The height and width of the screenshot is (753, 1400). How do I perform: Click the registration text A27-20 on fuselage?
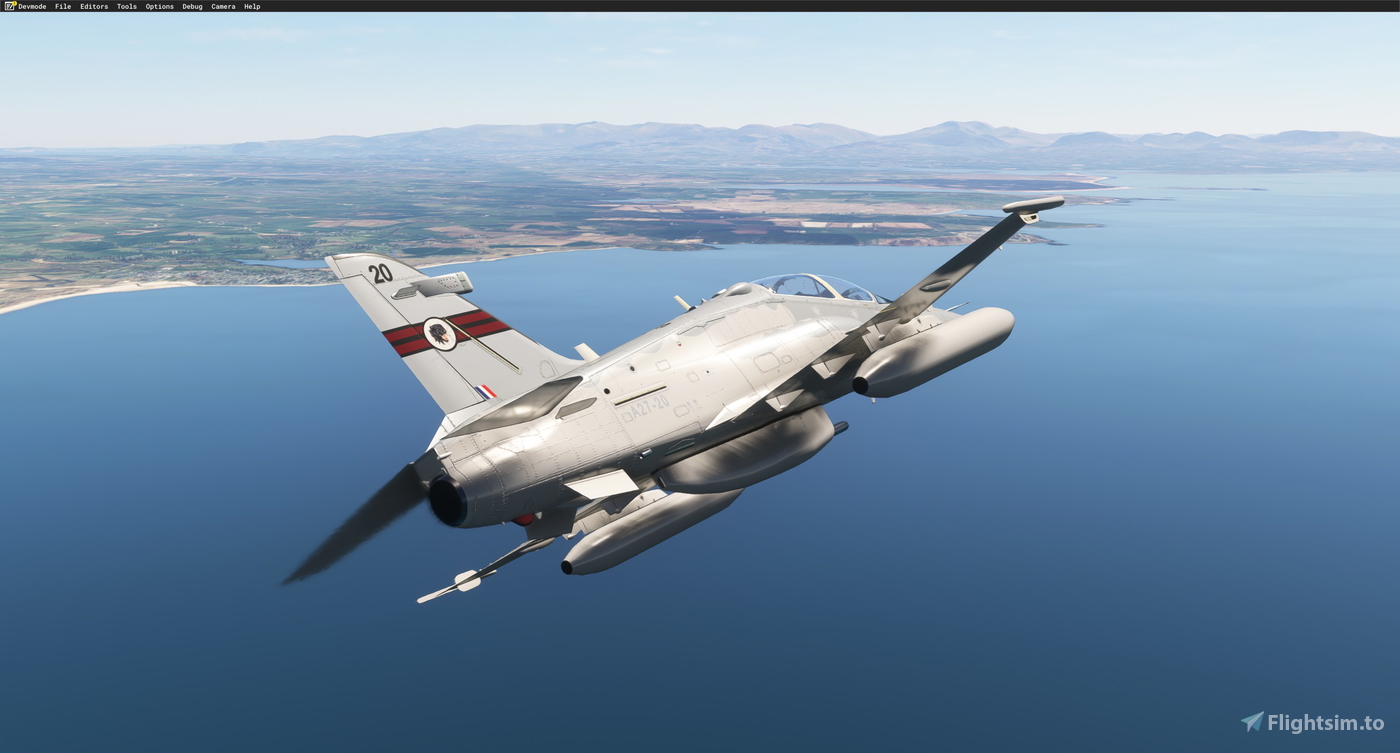pos(648,405)
